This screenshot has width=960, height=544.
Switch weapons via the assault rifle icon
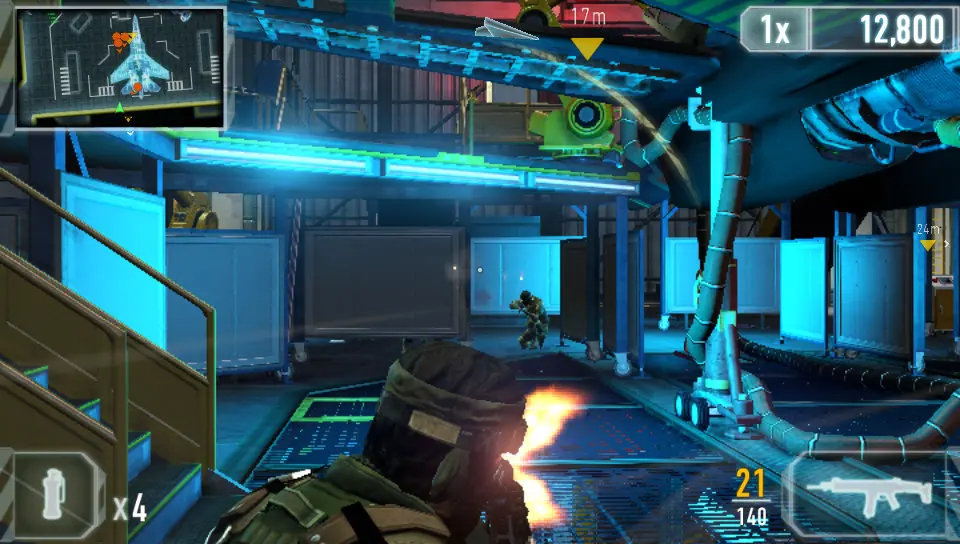tap(868, 493)
